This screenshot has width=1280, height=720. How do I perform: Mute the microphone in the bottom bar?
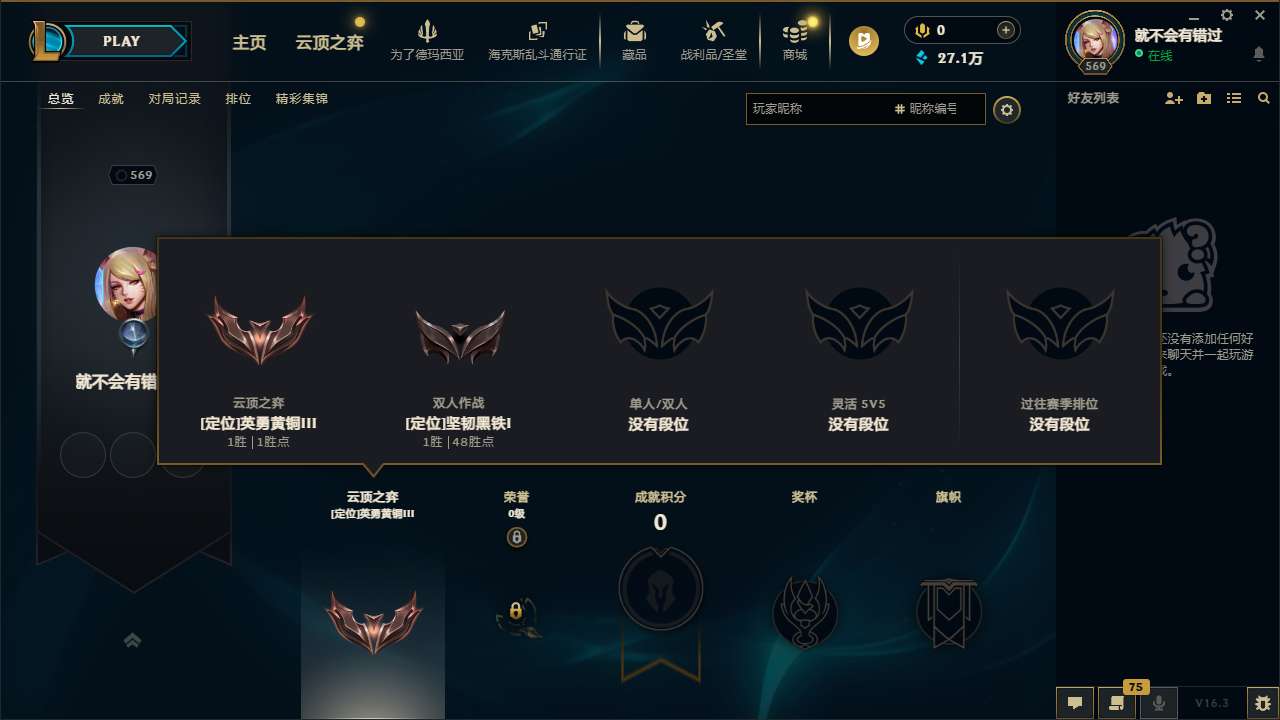1158,703
